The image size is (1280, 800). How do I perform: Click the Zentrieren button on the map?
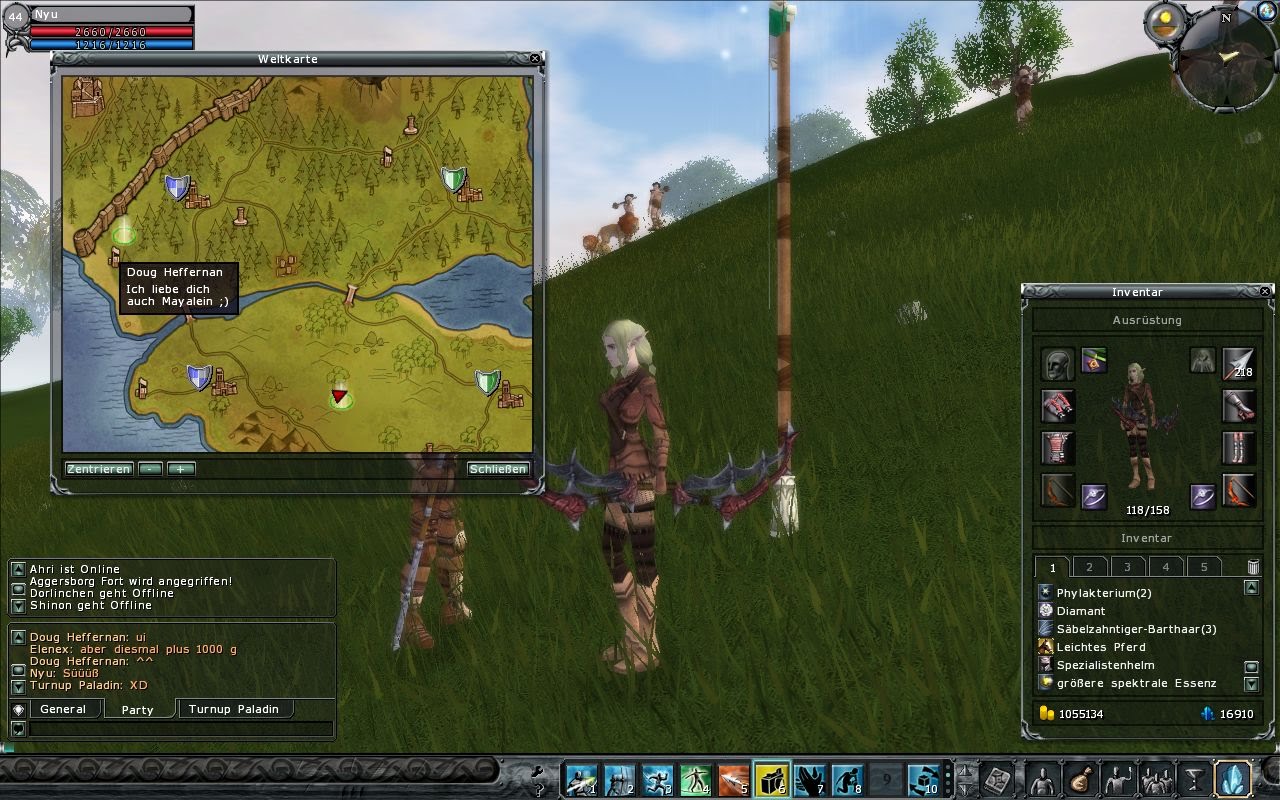(x=99, y=469)
